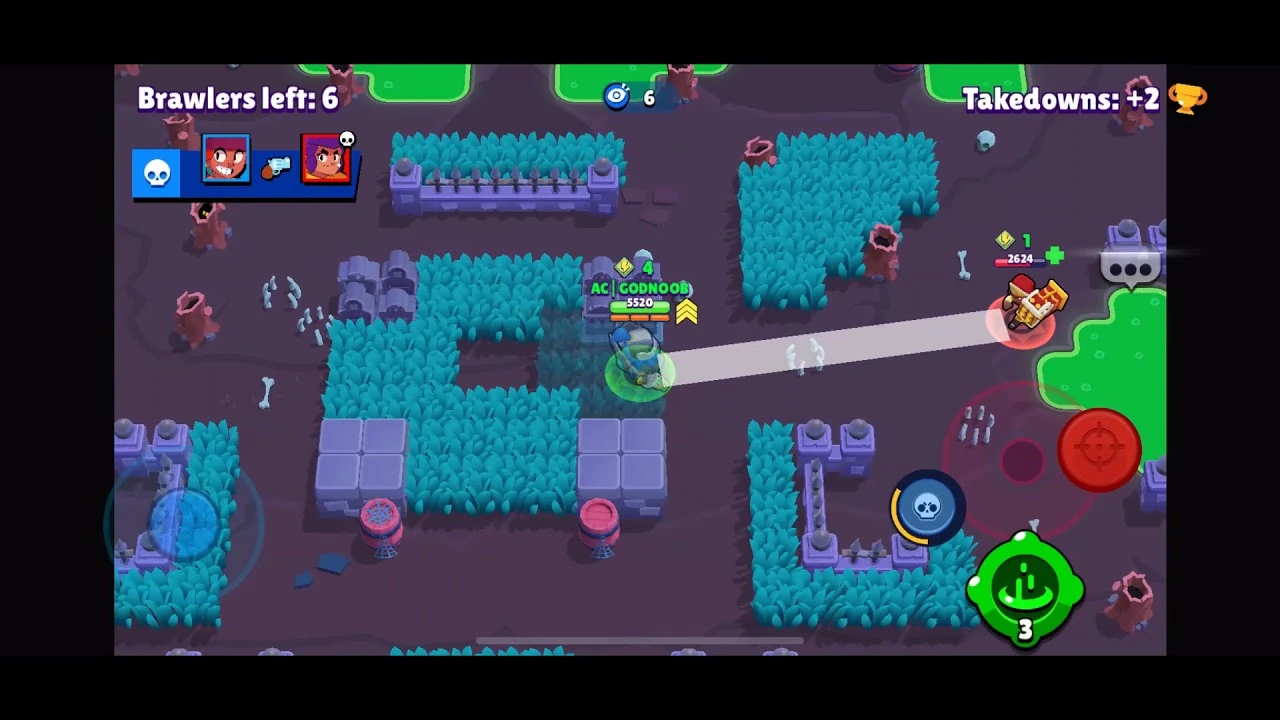The image size is (1280, 720).
Task: Click the rank chevrons beside GODNOOB's health bar
Action: (x=686, y=312)
